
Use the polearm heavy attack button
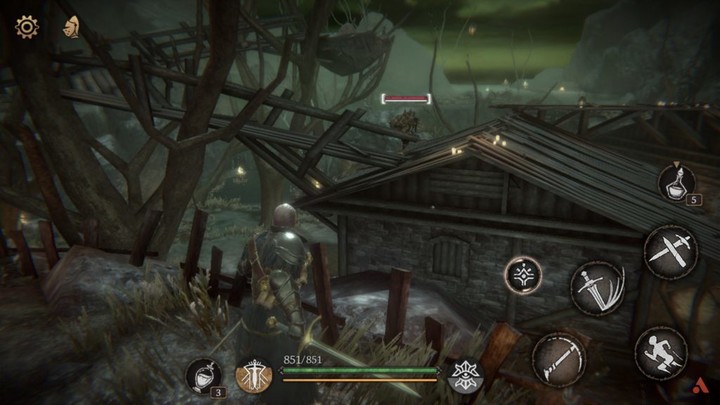click(558, 358)
